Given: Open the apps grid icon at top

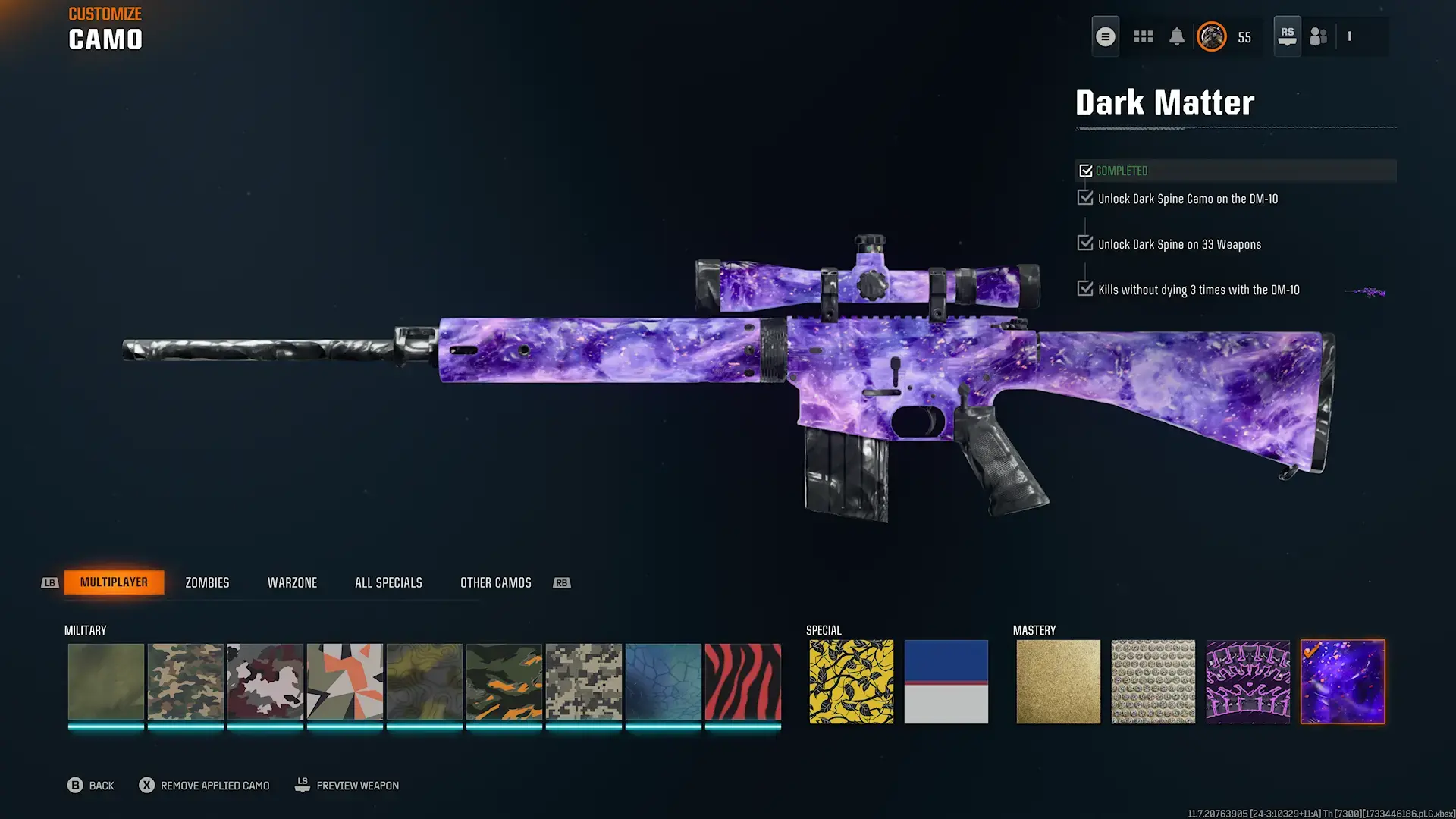Looking at the screenshot, I should point(1143,36).
